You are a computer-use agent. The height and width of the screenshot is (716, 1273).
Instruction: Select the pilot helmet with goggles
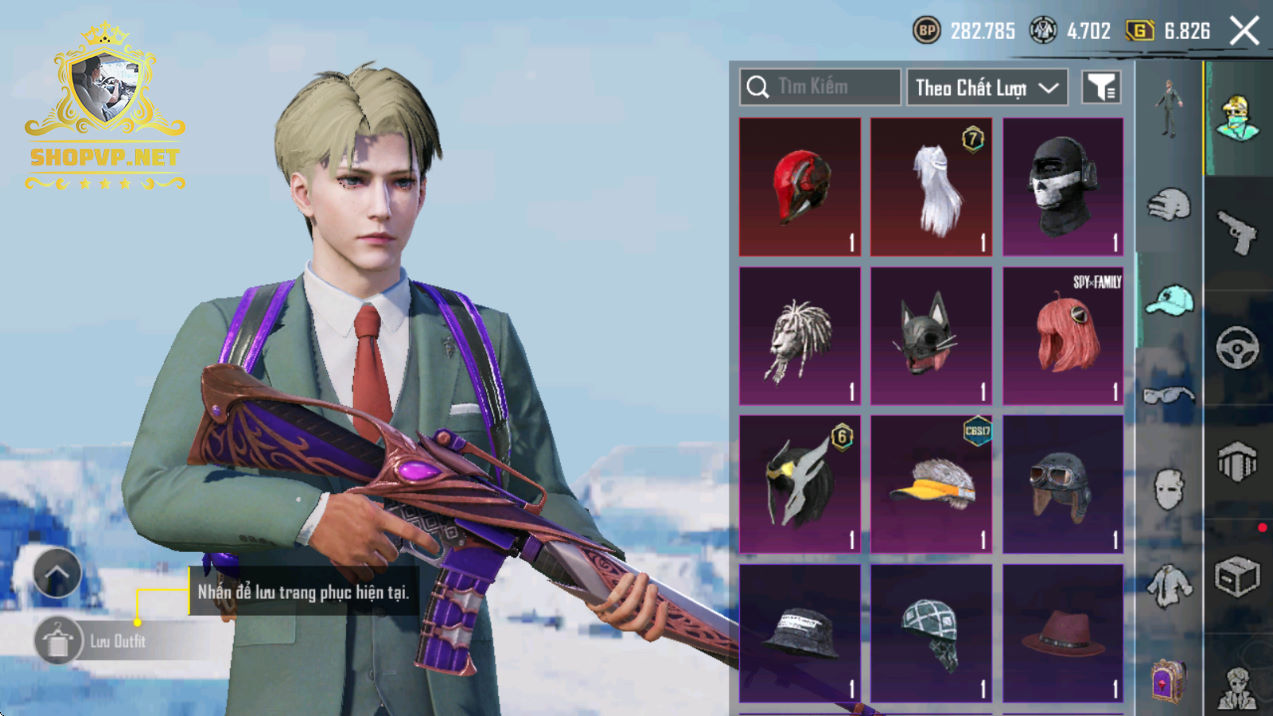click(x=1063, y=485)
